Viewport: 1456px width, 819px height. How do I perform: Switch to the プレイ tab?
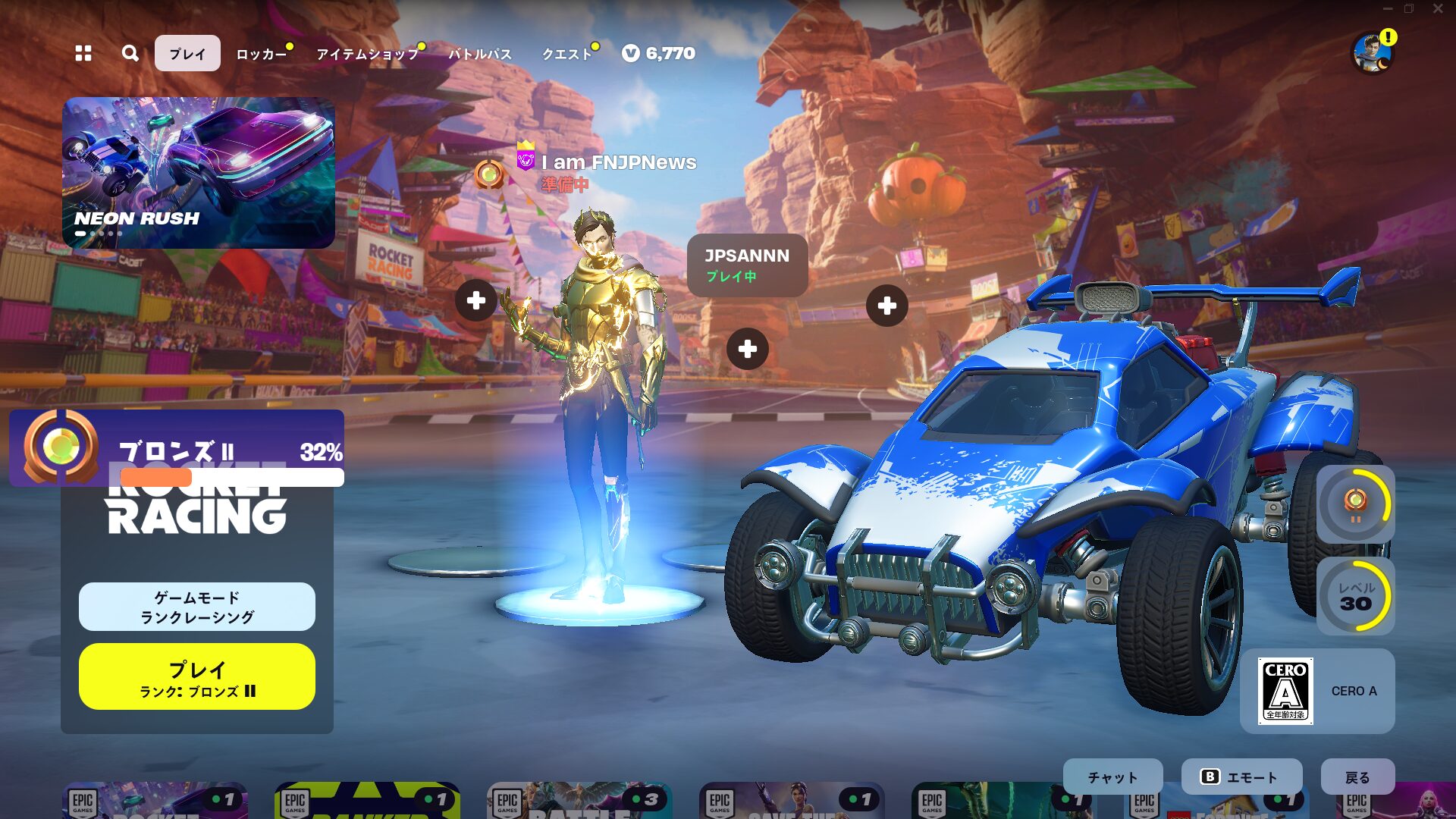(187, 53)
